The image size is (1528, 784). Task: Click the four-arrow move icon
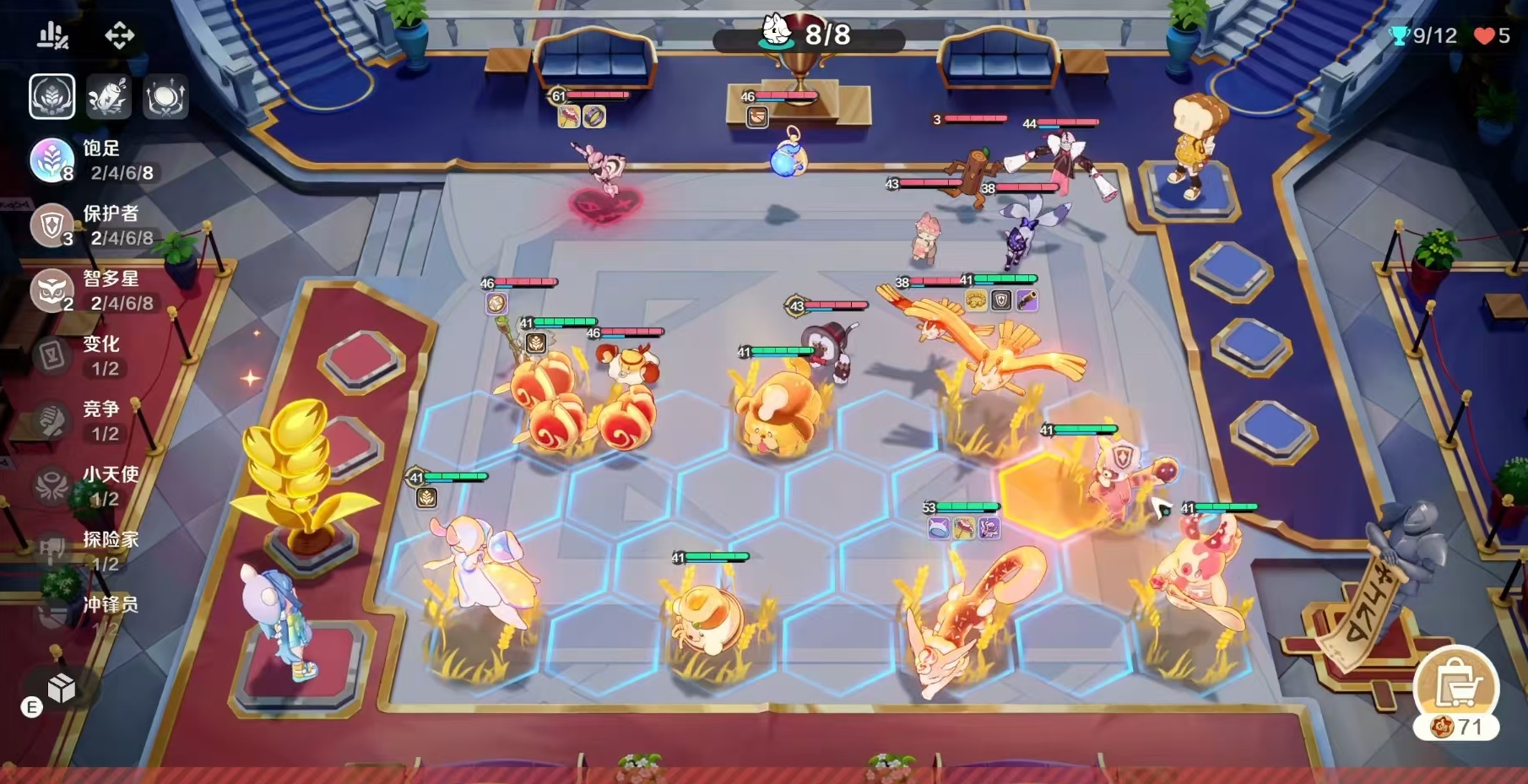[x=119, y=35]
